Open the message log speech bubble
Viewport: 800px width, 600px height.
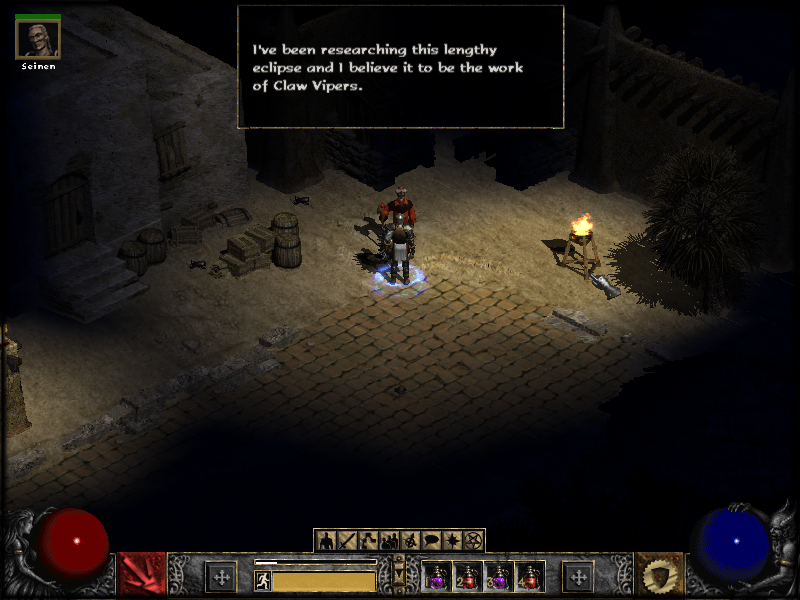point(431,541)
